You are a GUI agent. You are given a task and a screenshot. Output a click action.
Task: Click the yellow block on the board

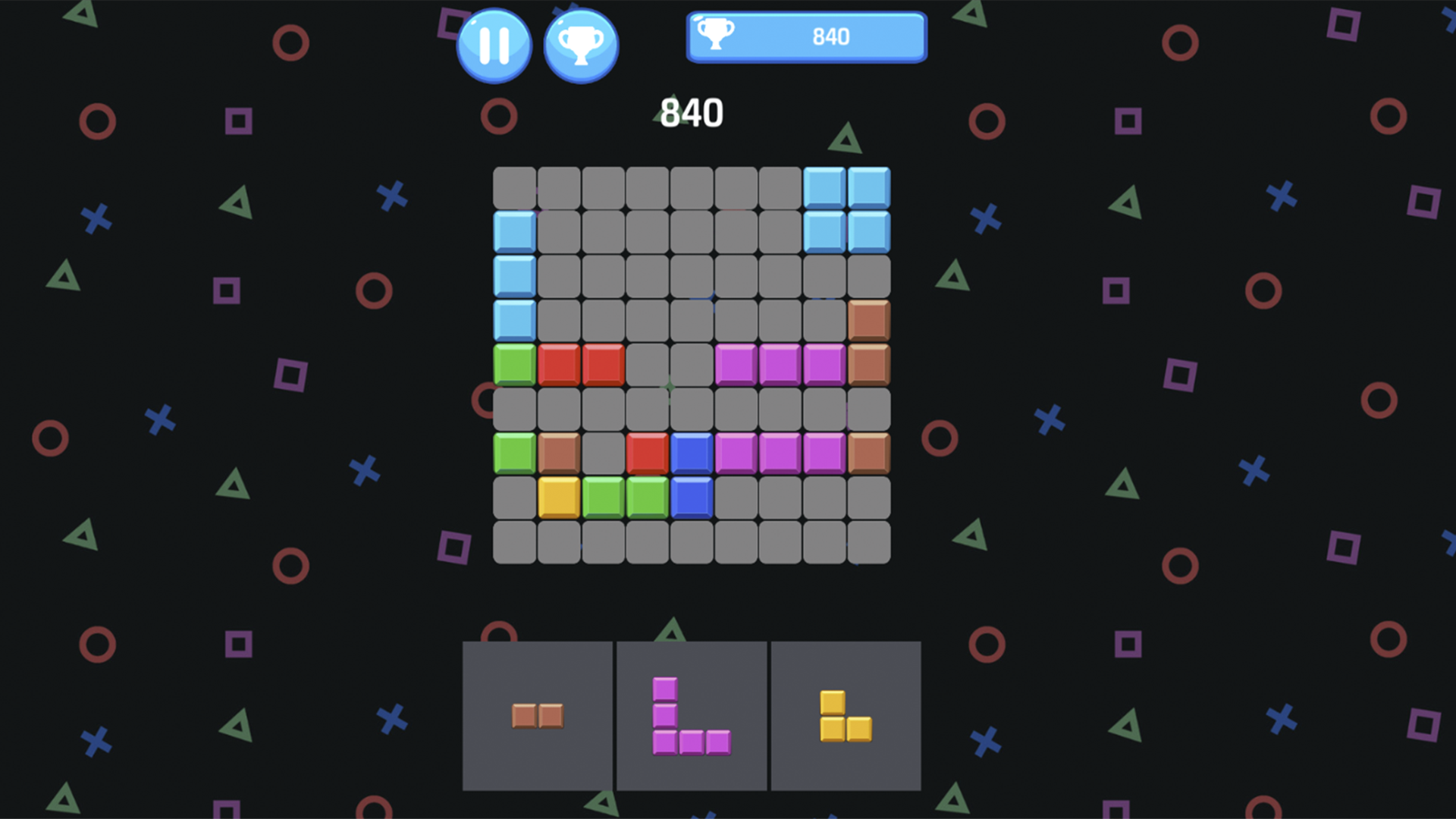558,497
